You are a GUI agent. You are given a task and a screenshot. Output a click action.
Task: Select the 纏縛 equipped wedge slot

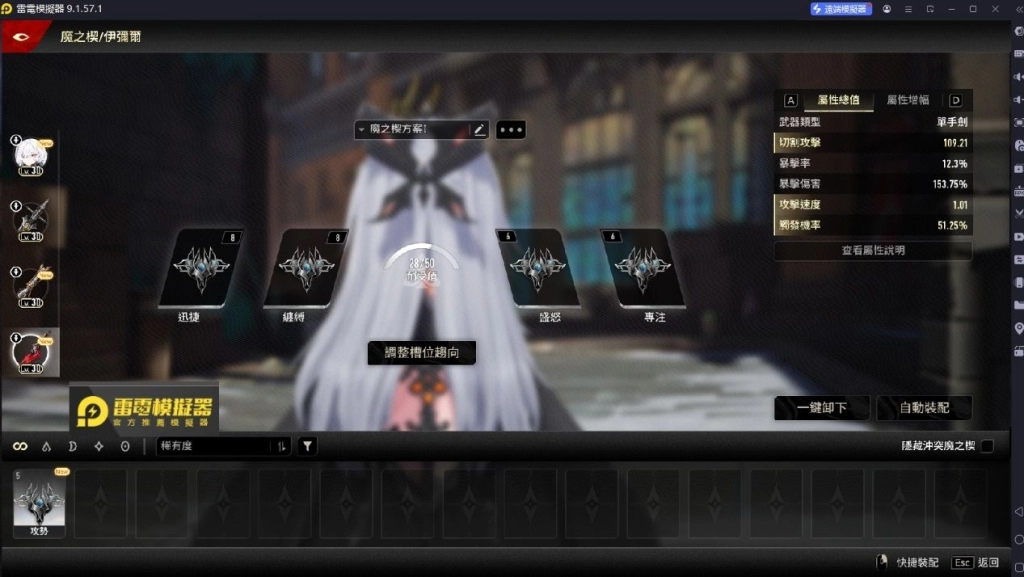pyautogui.click(x=305, y=267)
